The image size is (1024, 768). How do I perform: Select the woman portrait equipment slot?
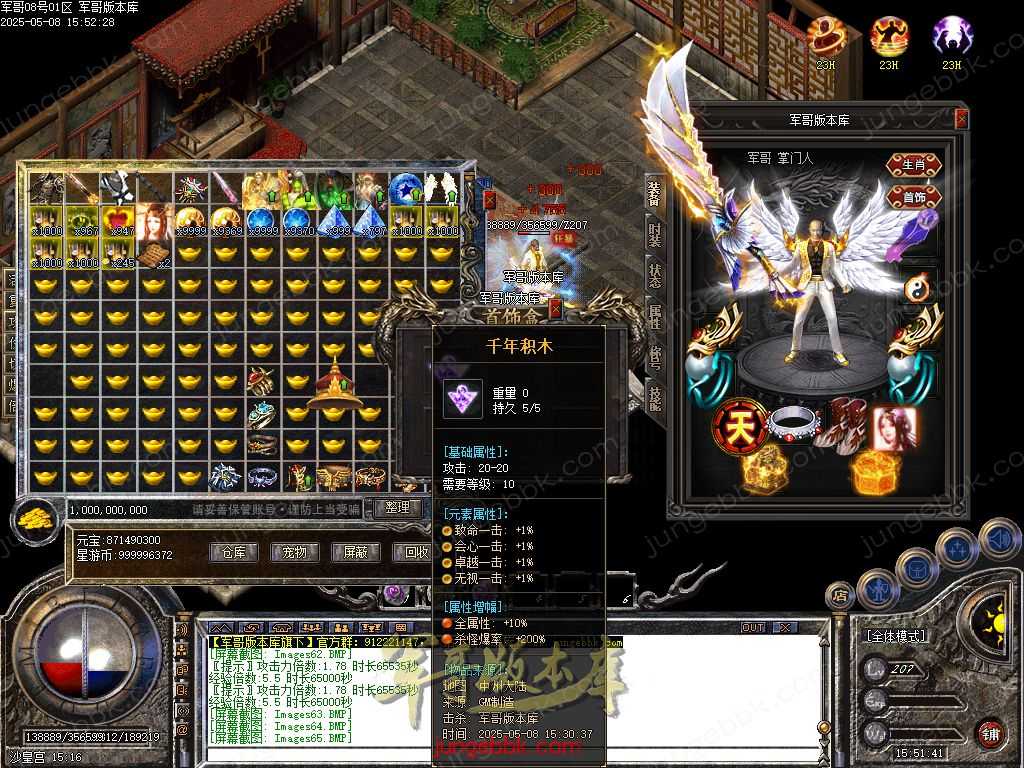(x=893, y=427)
